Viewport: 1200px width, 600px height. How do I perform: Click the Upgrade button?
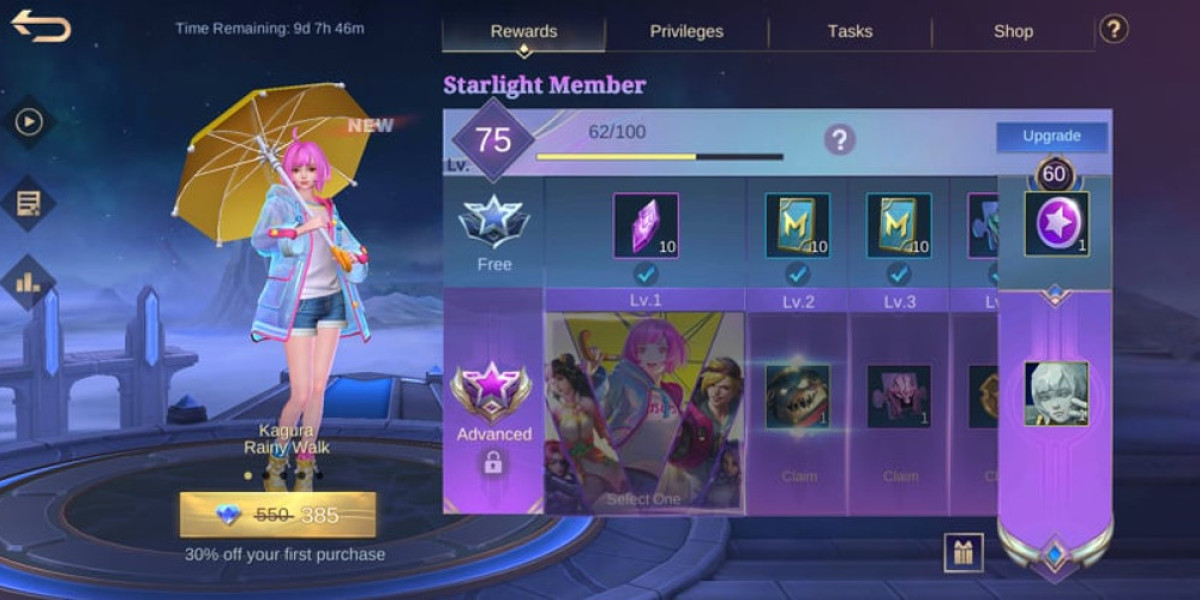[1051, 137]
